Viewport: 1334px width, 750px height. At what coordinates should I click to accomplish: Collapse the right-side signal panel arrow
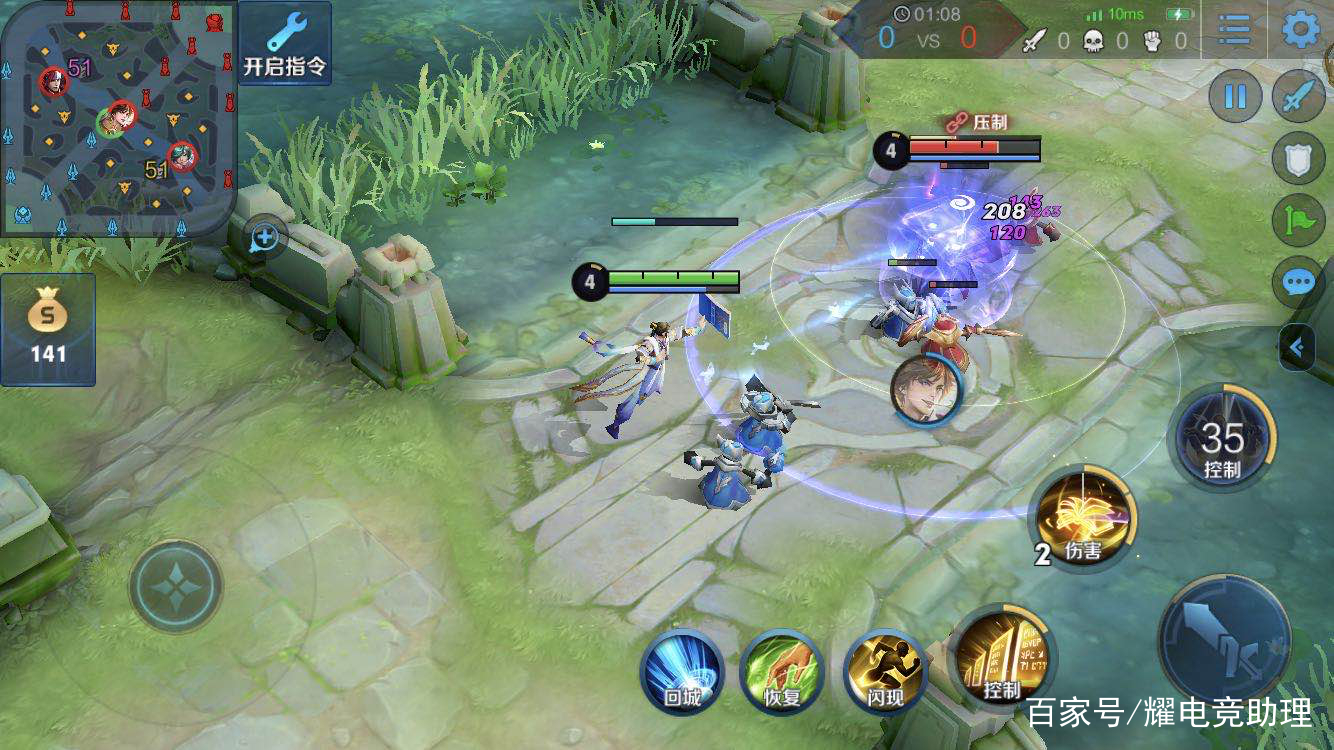point(1298,348)
